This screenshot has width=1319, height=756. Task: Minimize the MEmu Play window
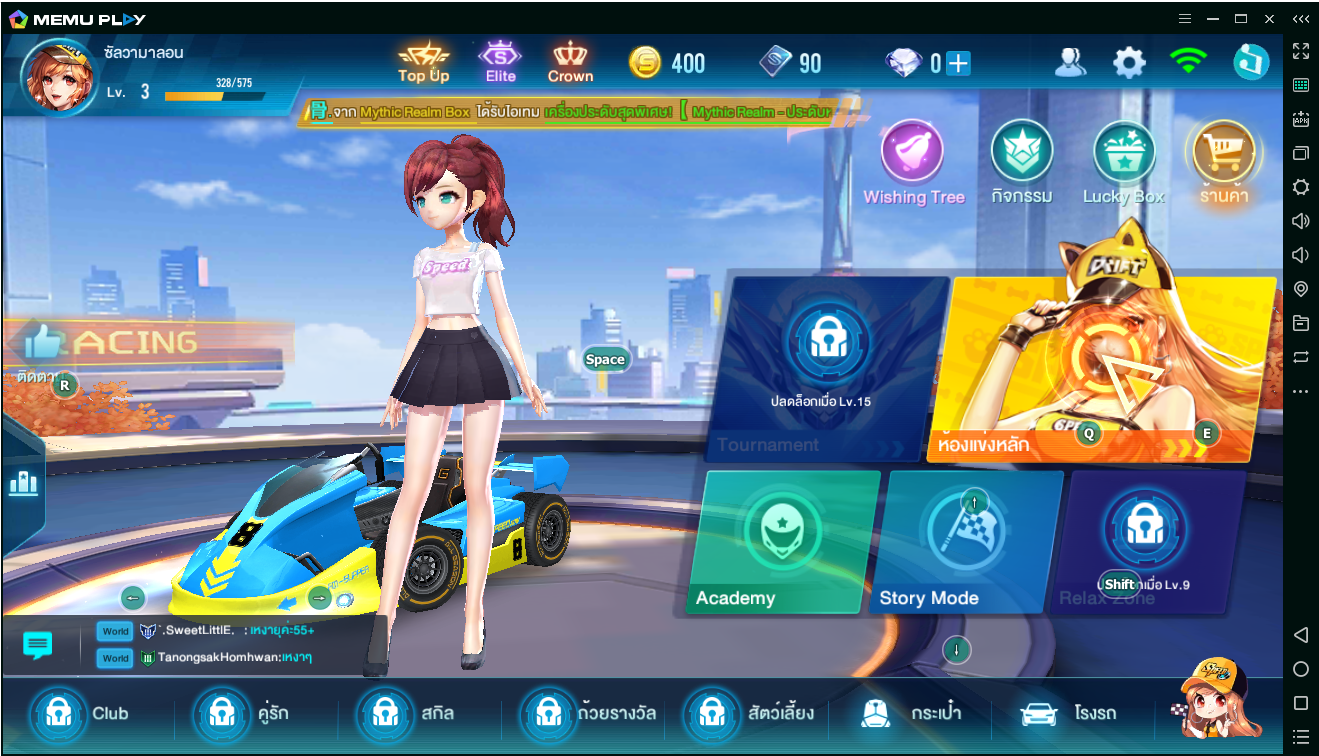point(1213,19)
